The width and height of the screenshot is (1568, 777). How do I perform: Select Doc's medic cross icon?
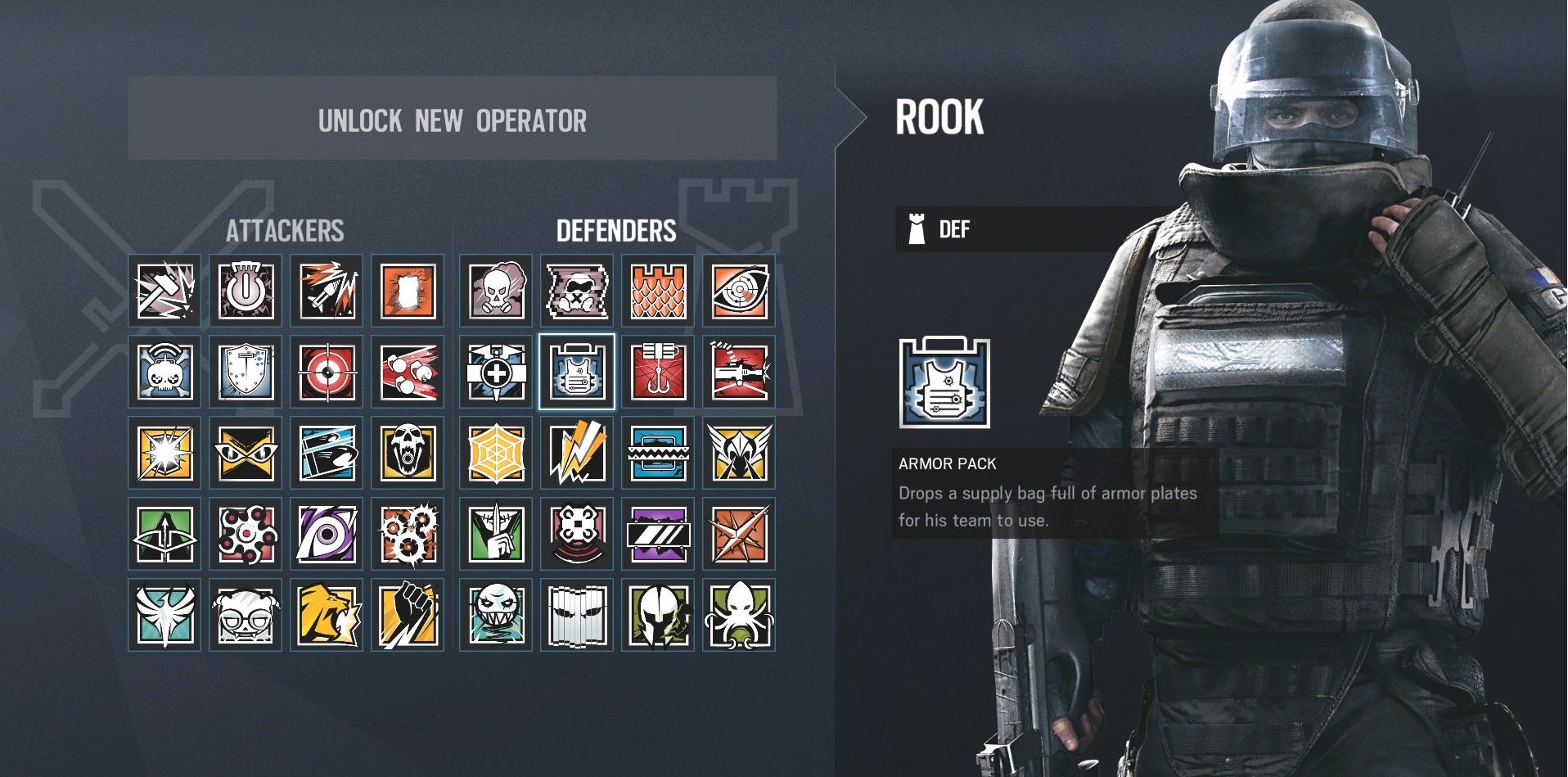pyautogui.click(x=495, y=373)
